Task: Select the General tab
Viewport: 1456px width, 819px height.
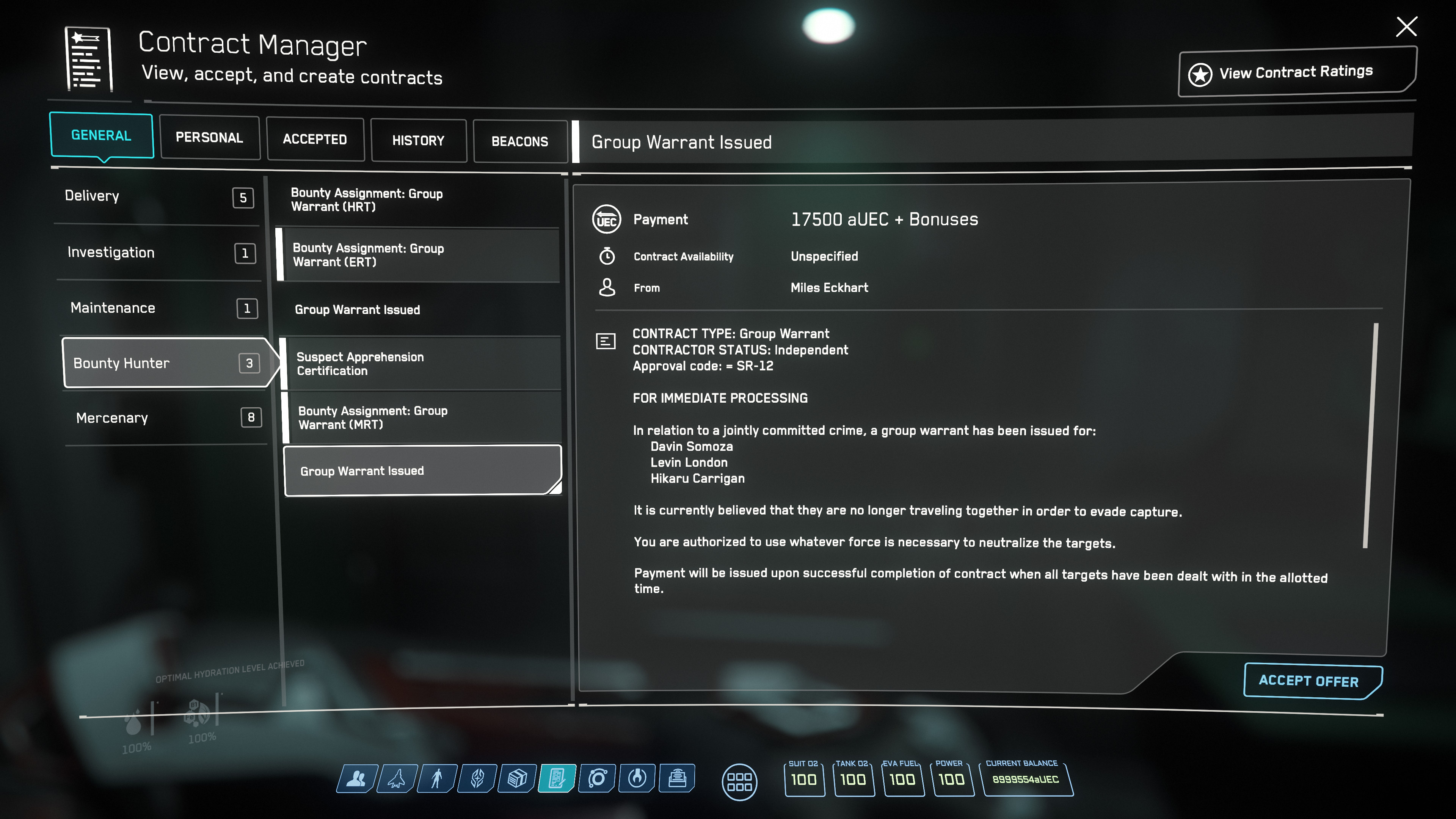Action: (x=101, y=136)
